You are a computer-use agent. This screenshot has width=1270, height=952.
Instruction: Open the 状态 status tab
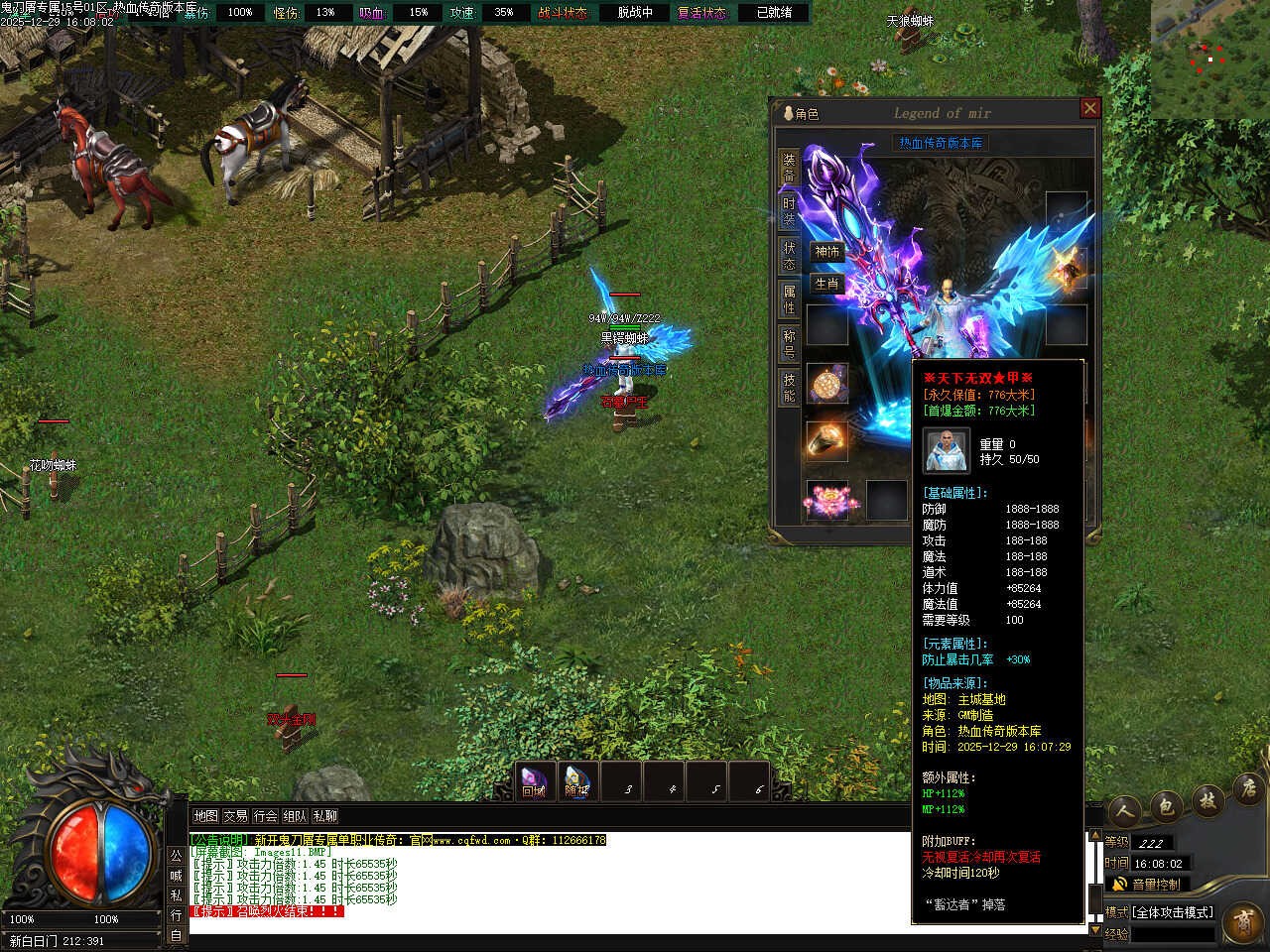pyautogui.click(x=789, y=254)
